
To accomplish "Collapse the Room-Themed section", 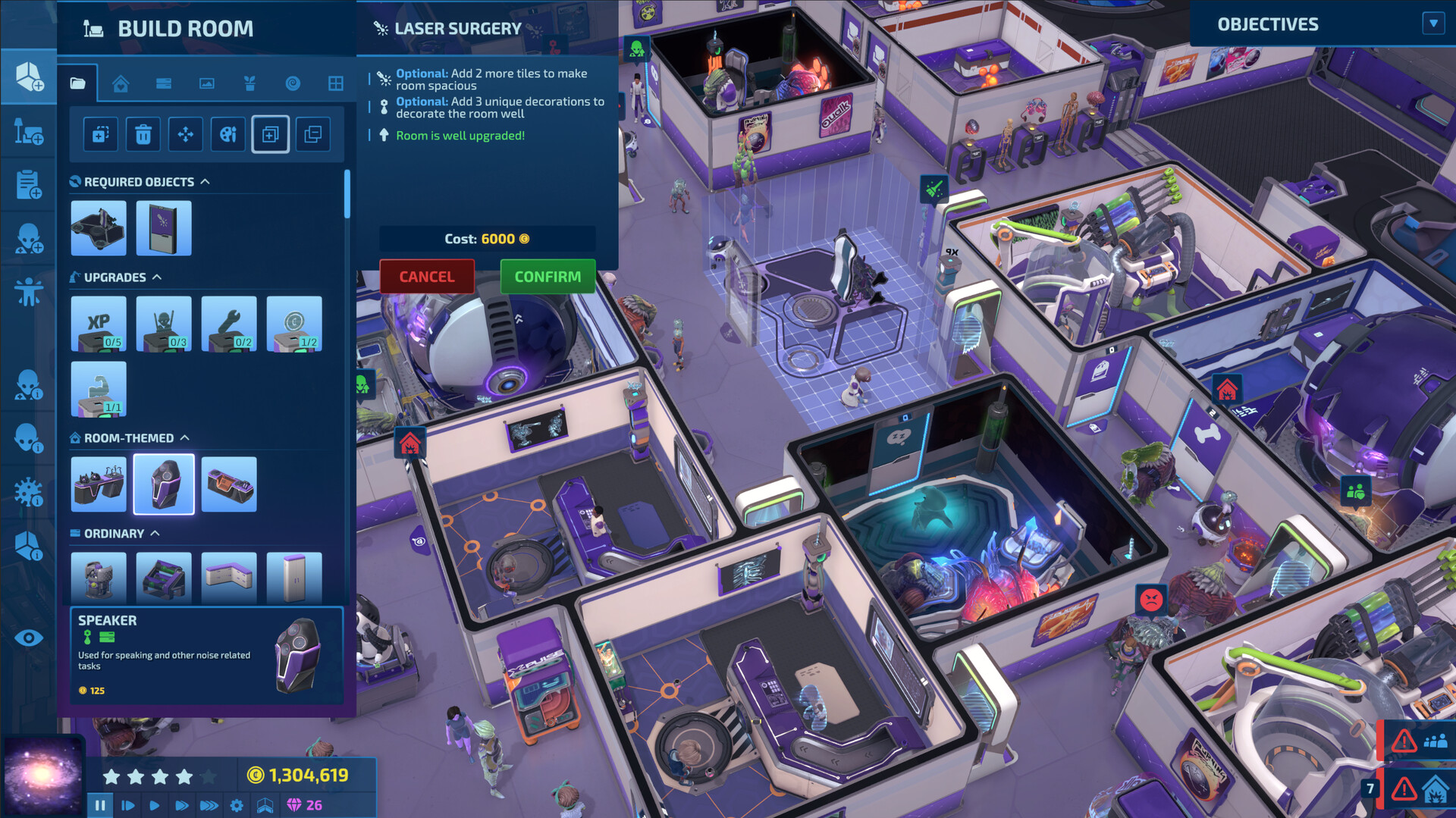I will click(187, 437).
